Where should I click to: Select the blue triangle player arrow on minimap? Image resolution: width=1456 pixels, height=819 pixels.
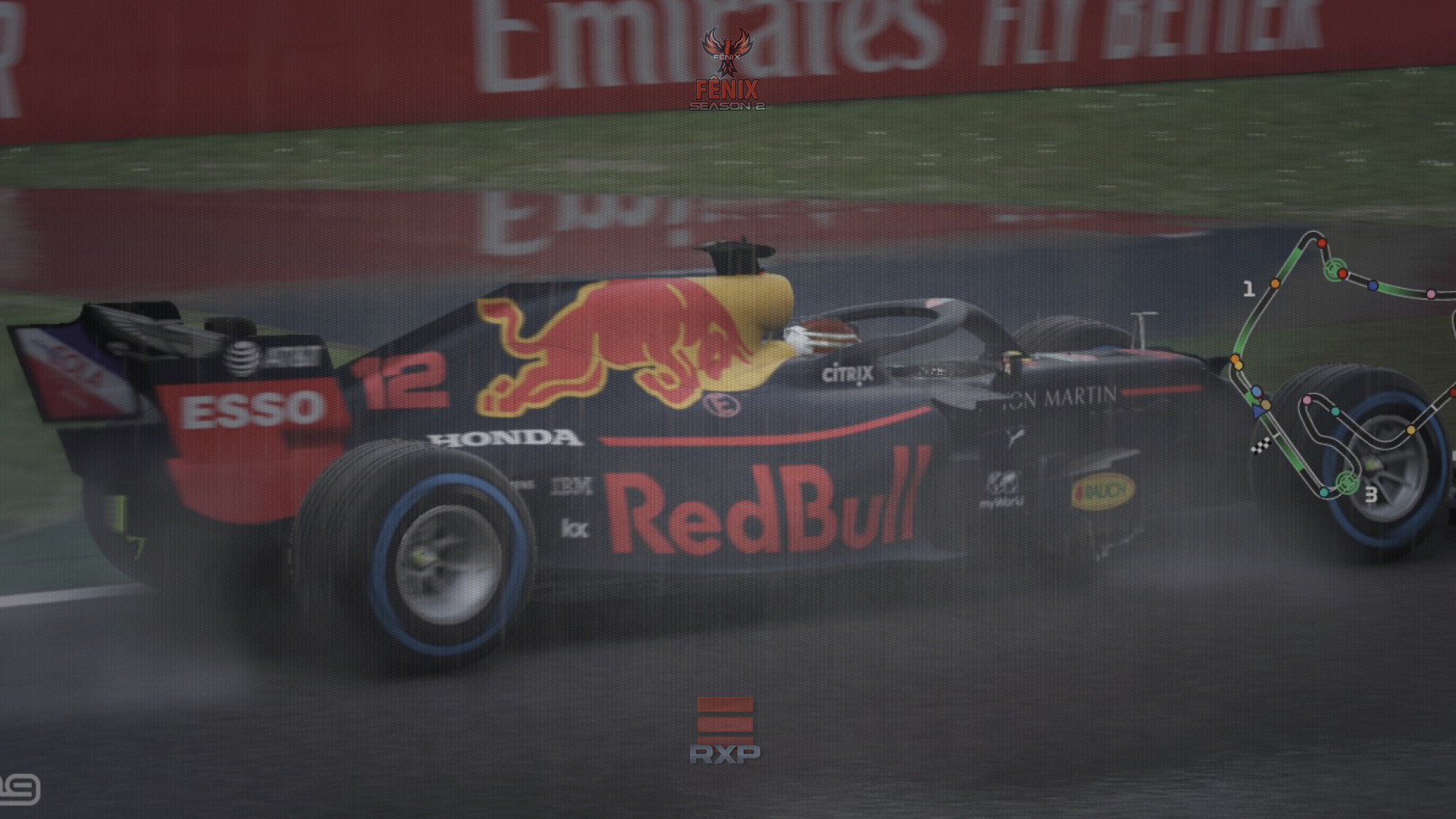tap(1258, 411)
